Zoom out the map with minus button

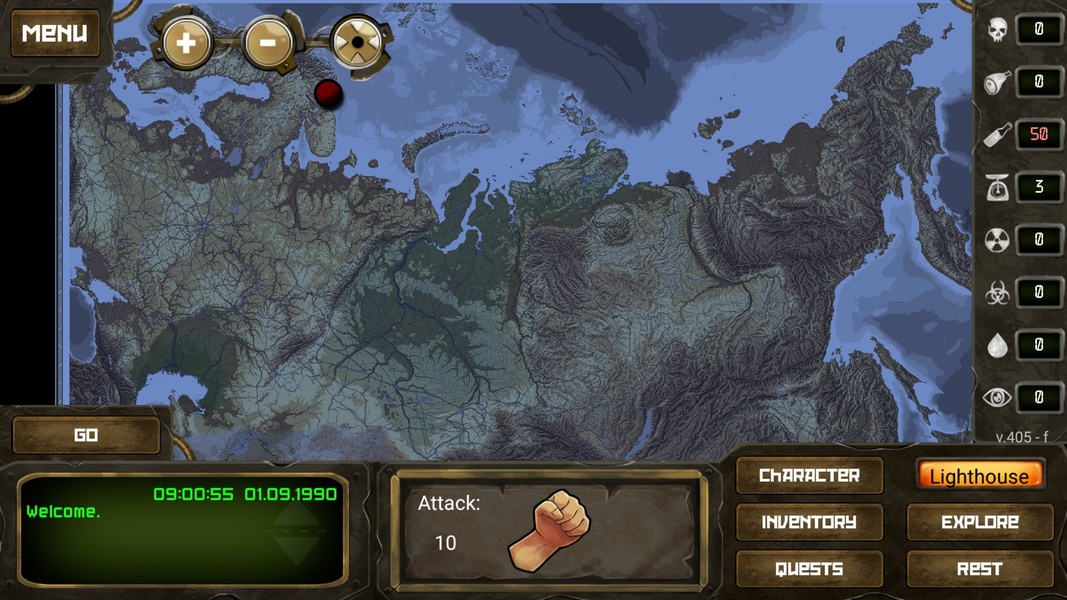tap(269, 43)
